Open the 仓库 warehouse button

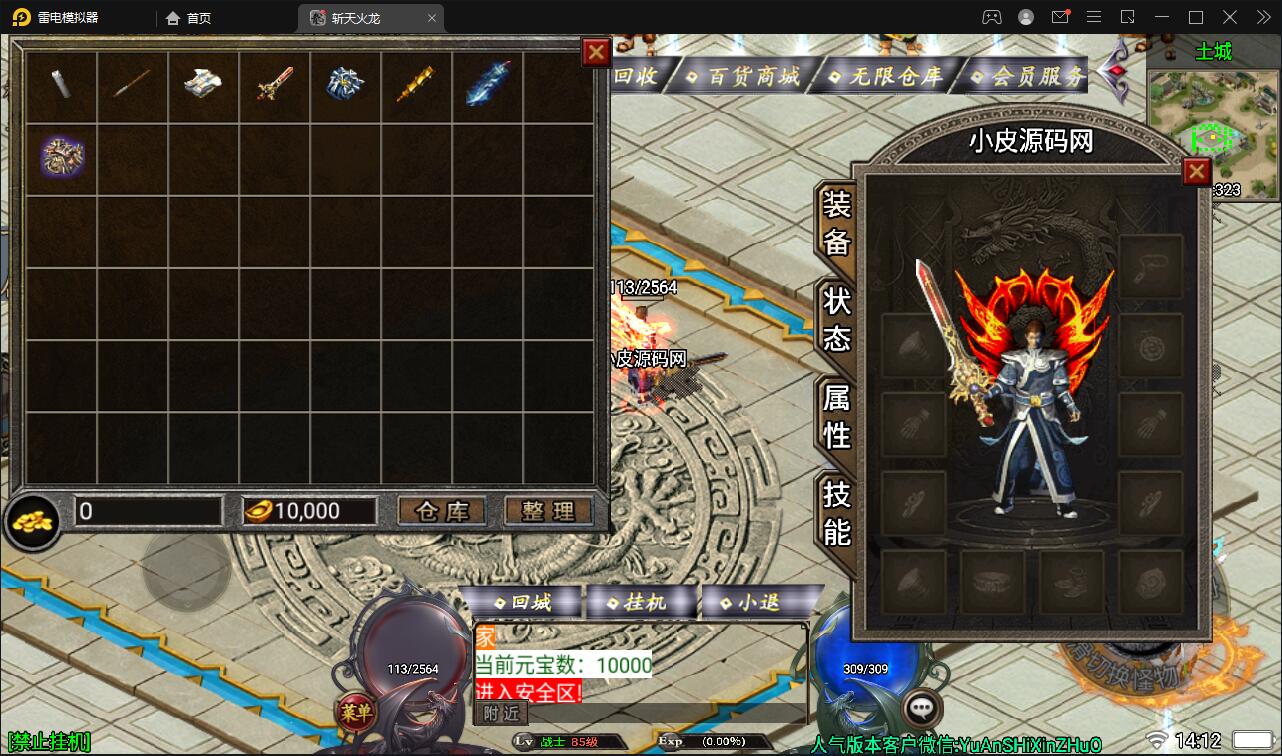[442, 511]
